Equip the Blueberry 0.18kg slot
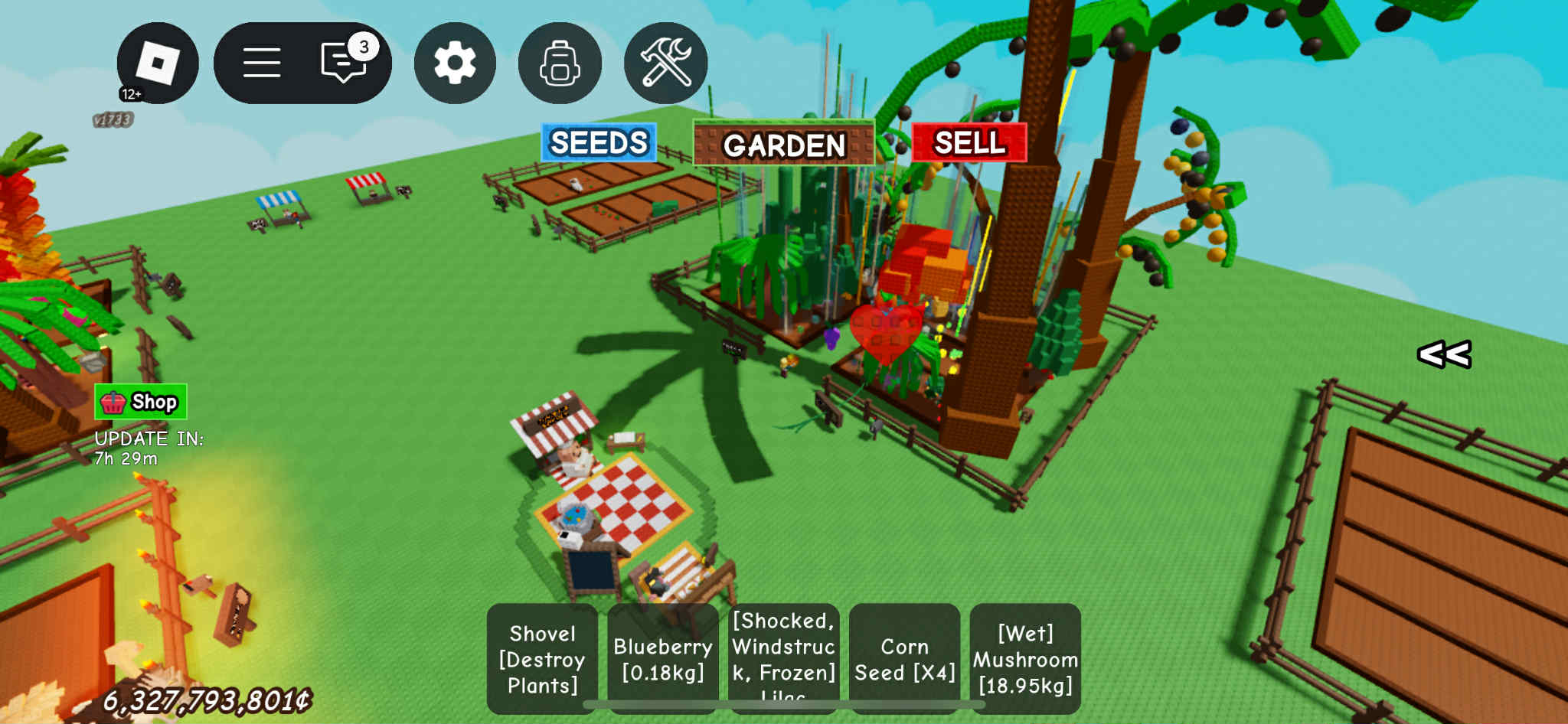The height and width of the screenshot is (724, 1568). (x=663, y=658)
